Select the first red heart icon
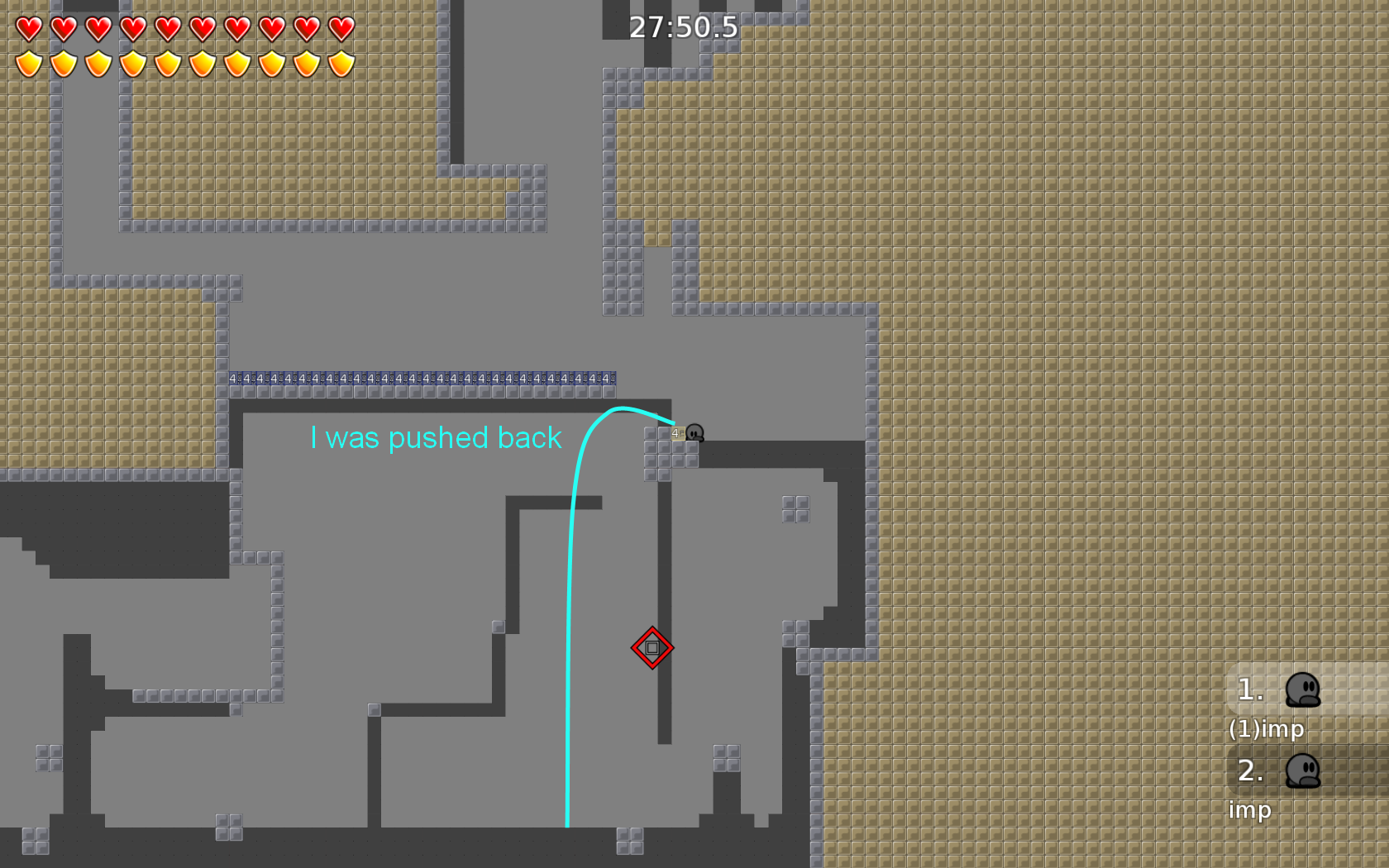Screen dimensions: 1389x868 pyautogui.click(x=27, y=30)
